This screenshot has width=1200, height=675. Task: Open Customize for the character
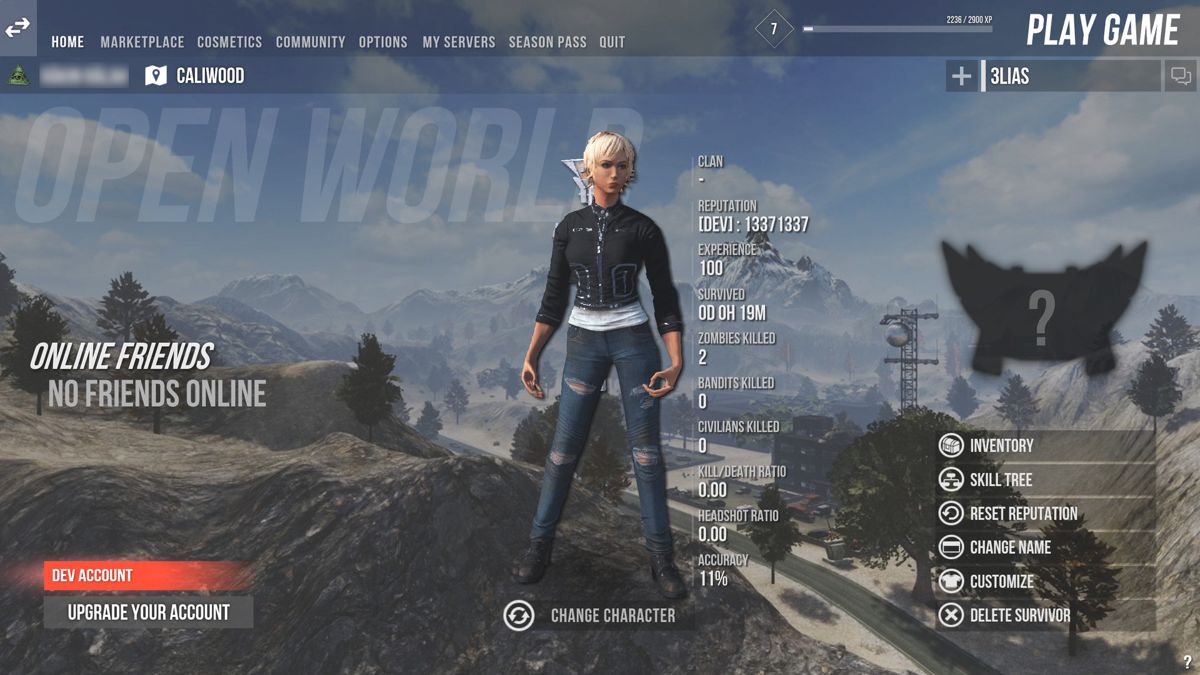pos(1001,582)
